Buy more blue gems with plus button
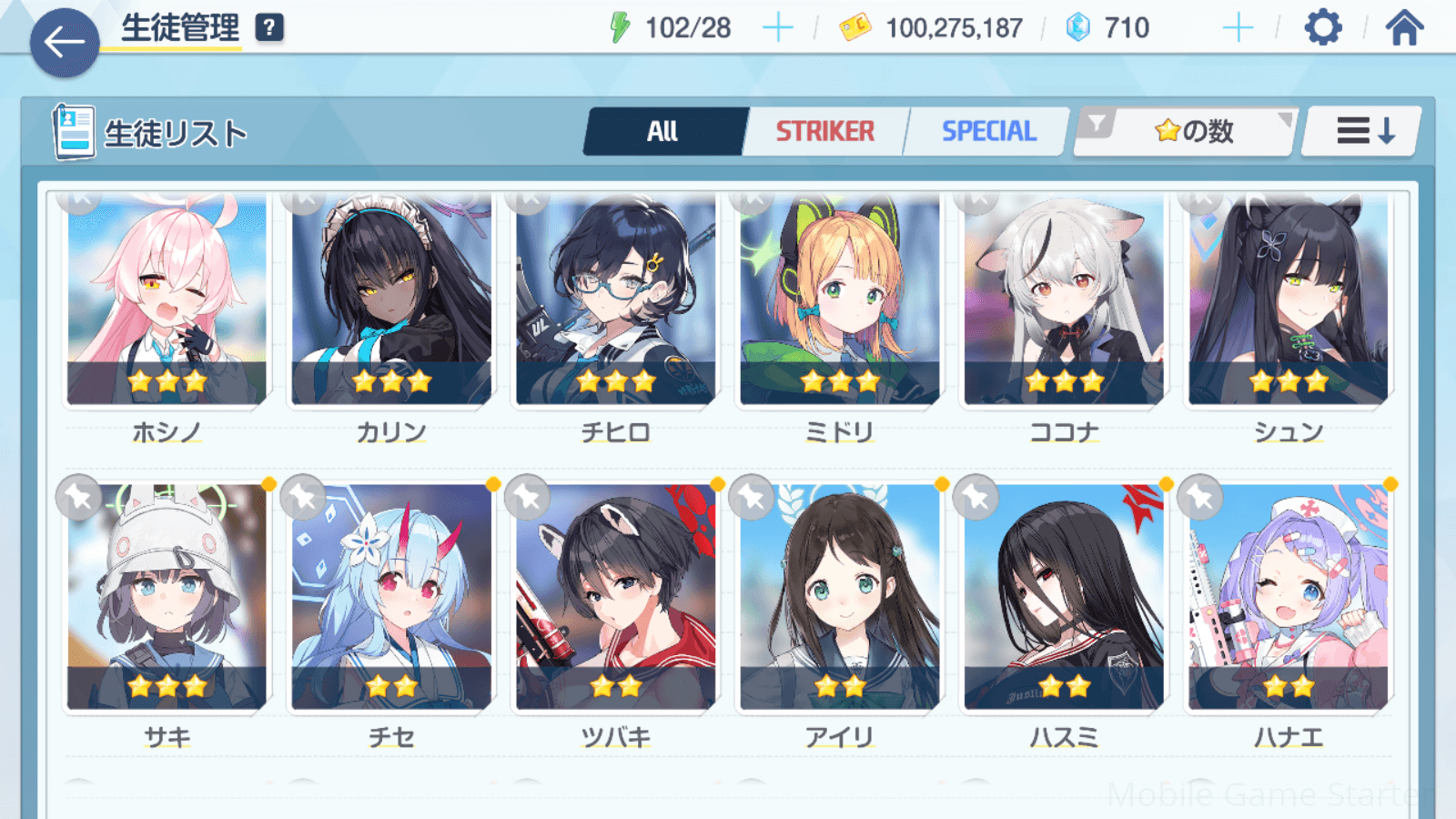This screenshot has height=819, width=1456. 1238,28
